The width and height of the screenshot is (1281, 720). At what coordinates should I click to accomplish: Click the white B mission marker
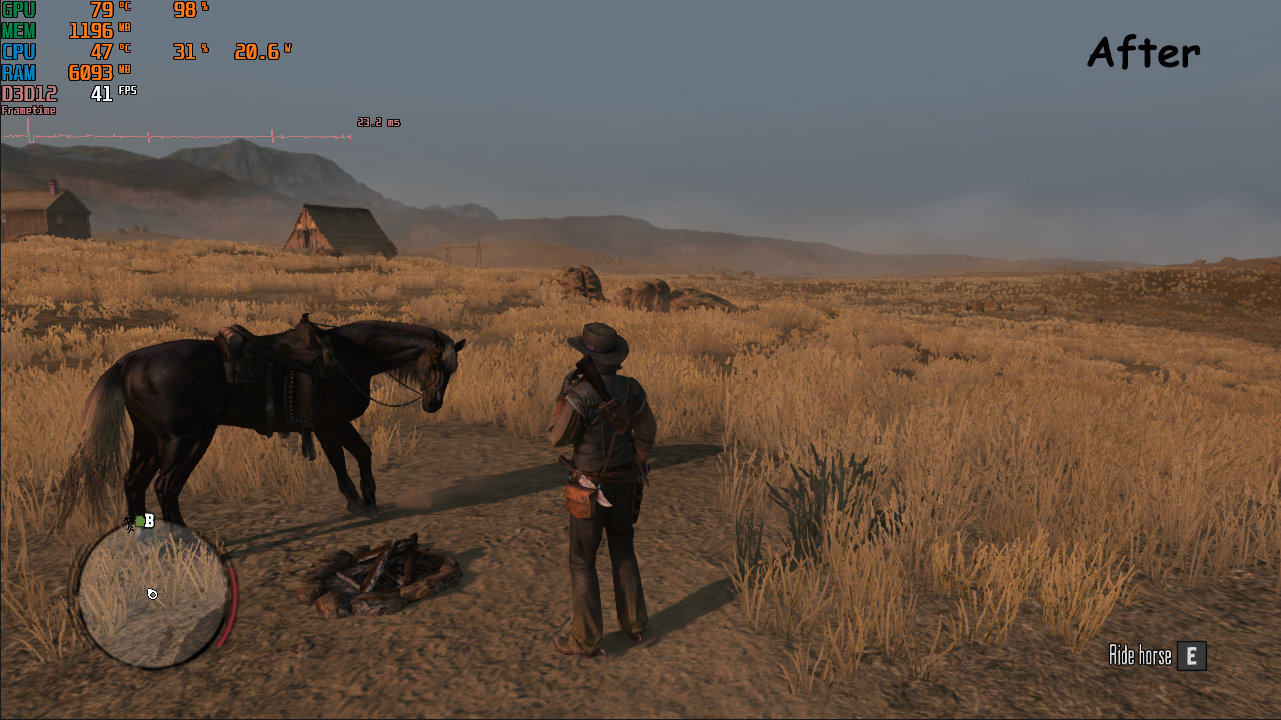click(149, 521)
